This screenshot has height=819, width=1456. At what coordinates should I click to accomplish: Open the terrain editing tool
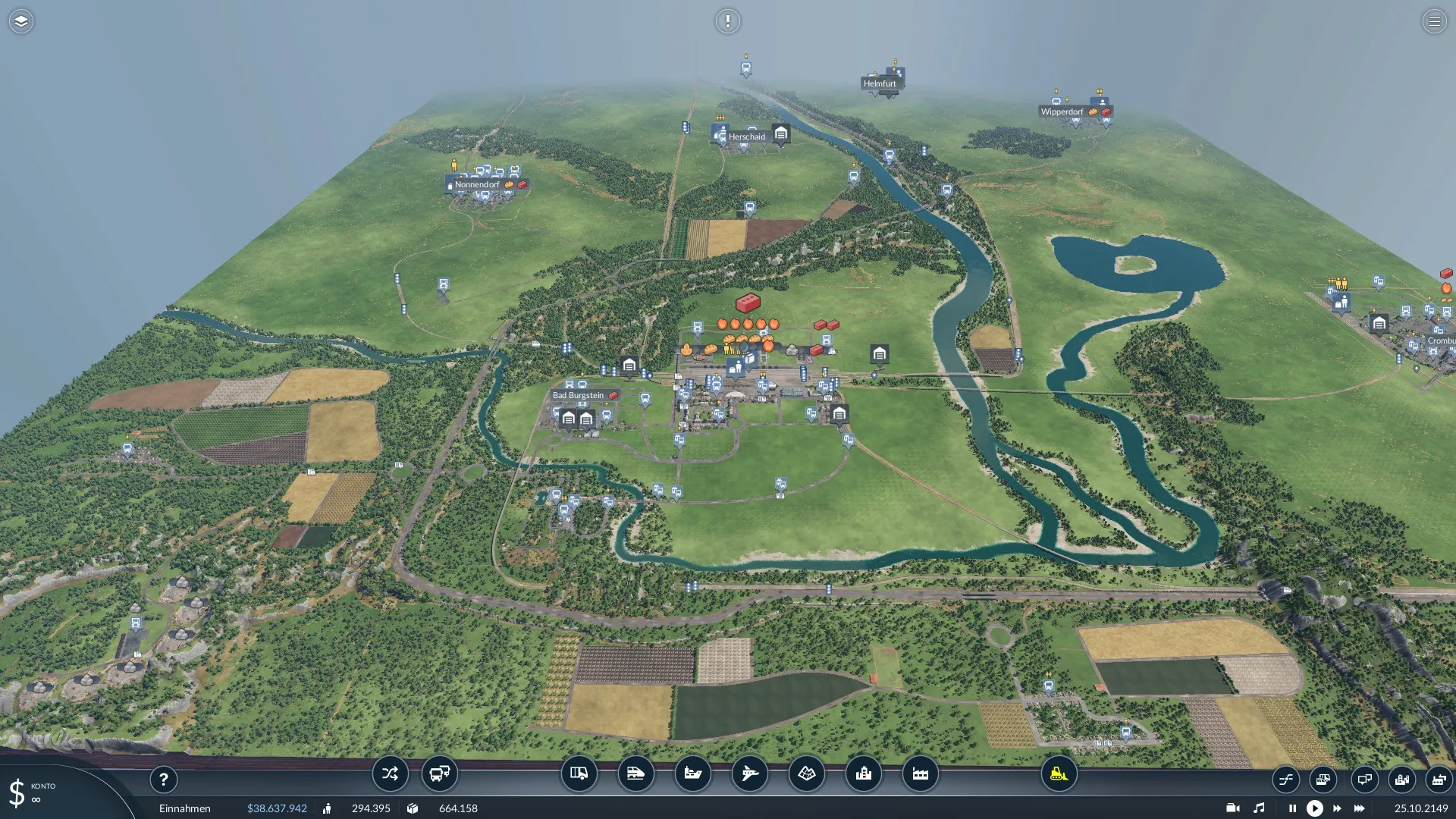pyautogui.click(x=806, y=773)
